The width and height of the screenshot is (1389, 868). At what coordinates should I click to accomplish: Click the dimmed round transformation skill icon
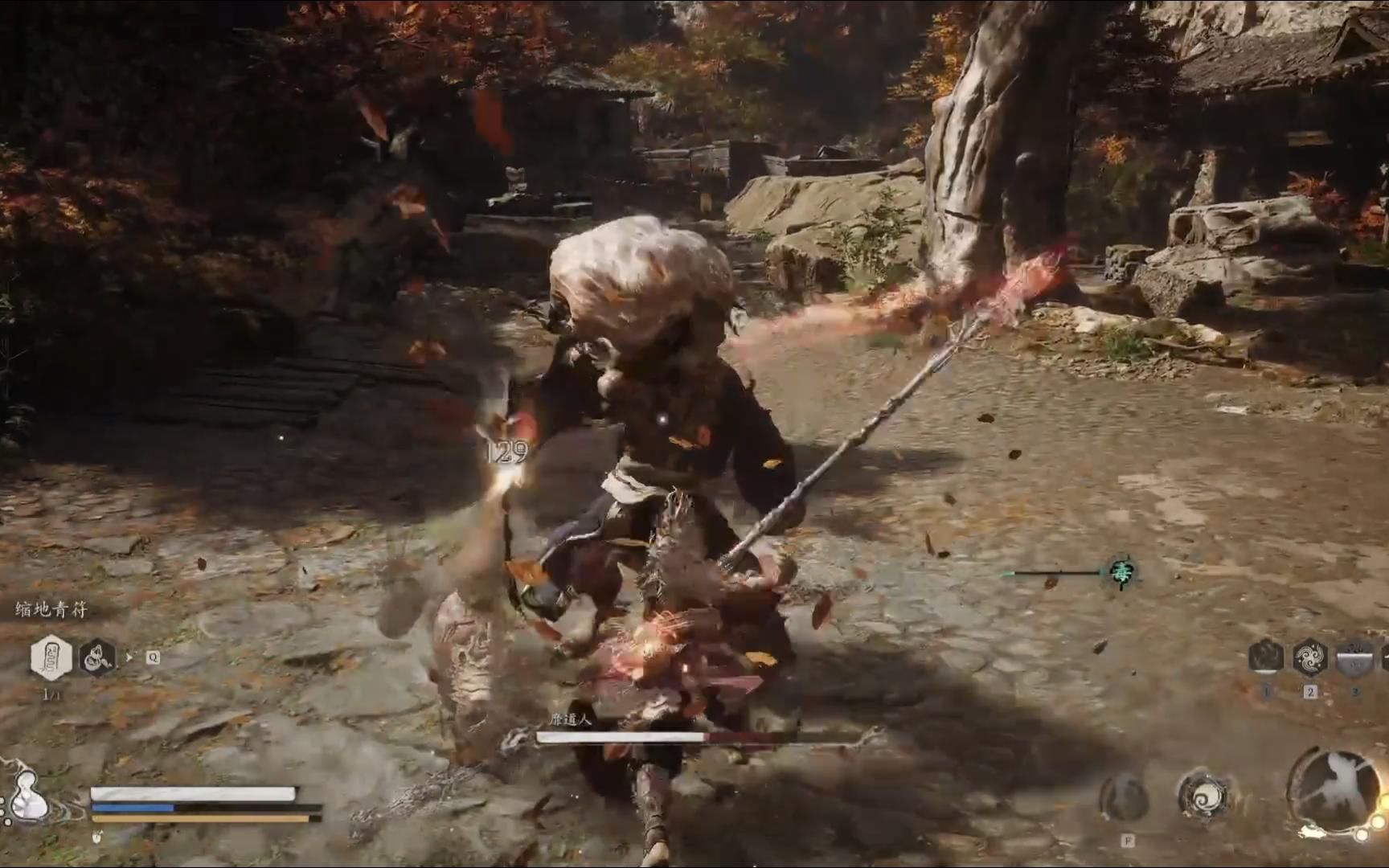(x=1125, y=798)
